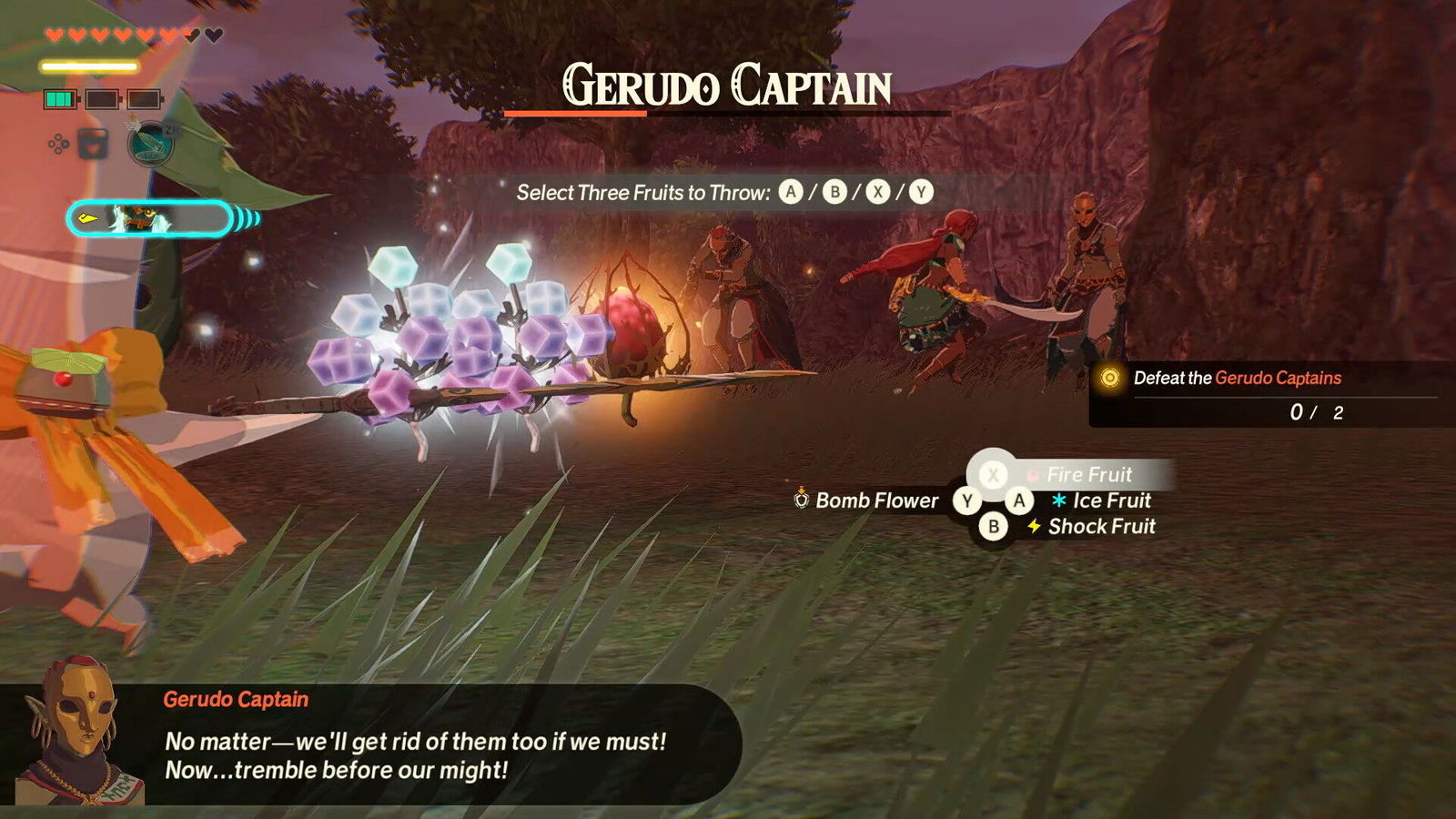Select the d-pad item menu icon
This screenshot has height=819, width=1456.
click(58, 143)
